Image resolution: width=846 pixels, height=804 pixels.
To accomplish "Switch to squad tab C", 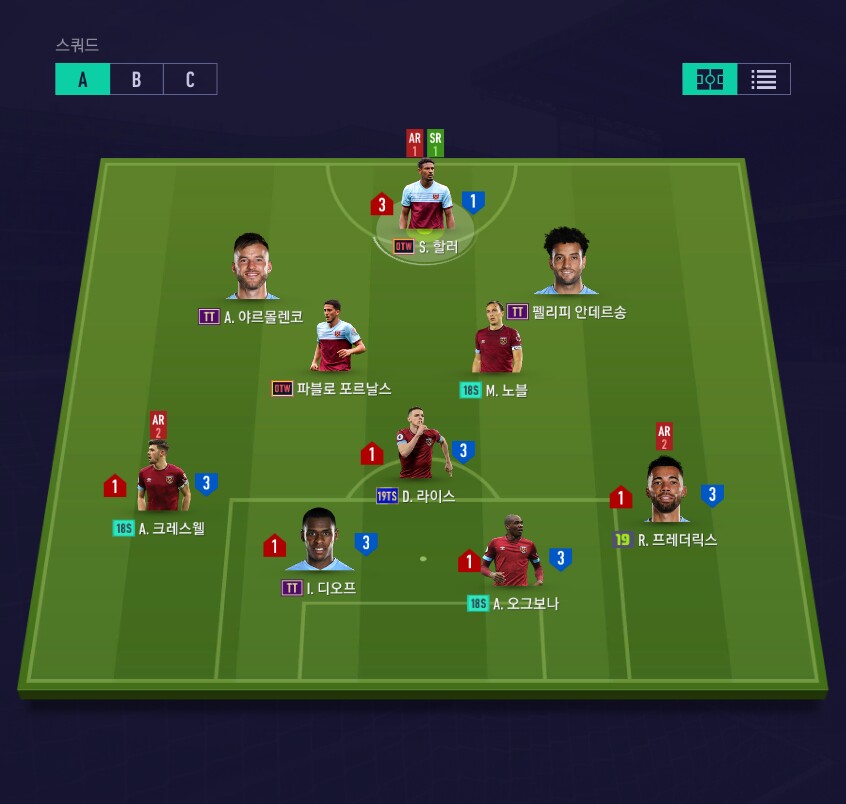I will click(x=190, y=80).
